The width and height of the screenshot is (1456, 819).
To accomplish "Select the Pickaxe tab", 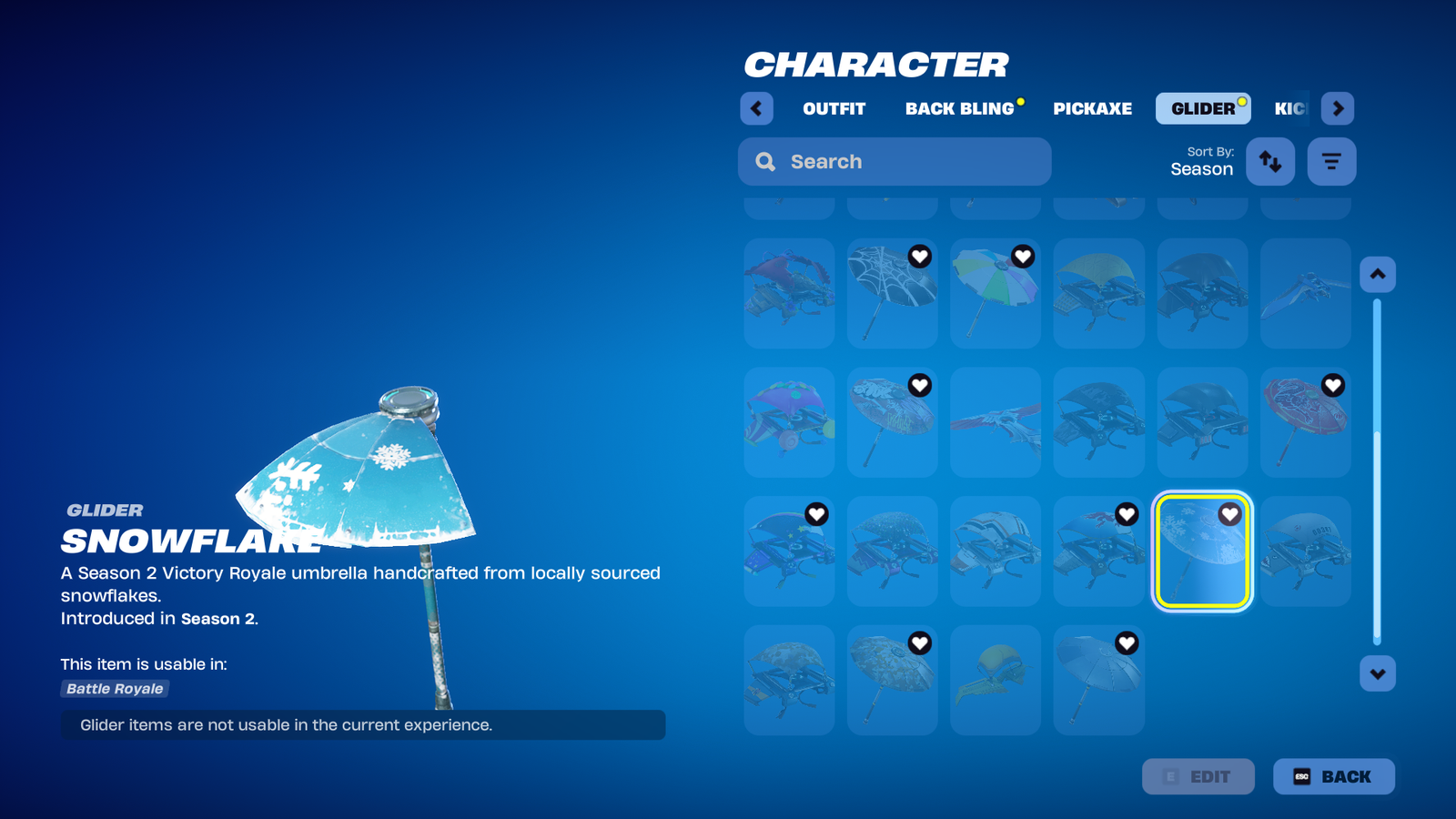I will point(1092,108).
